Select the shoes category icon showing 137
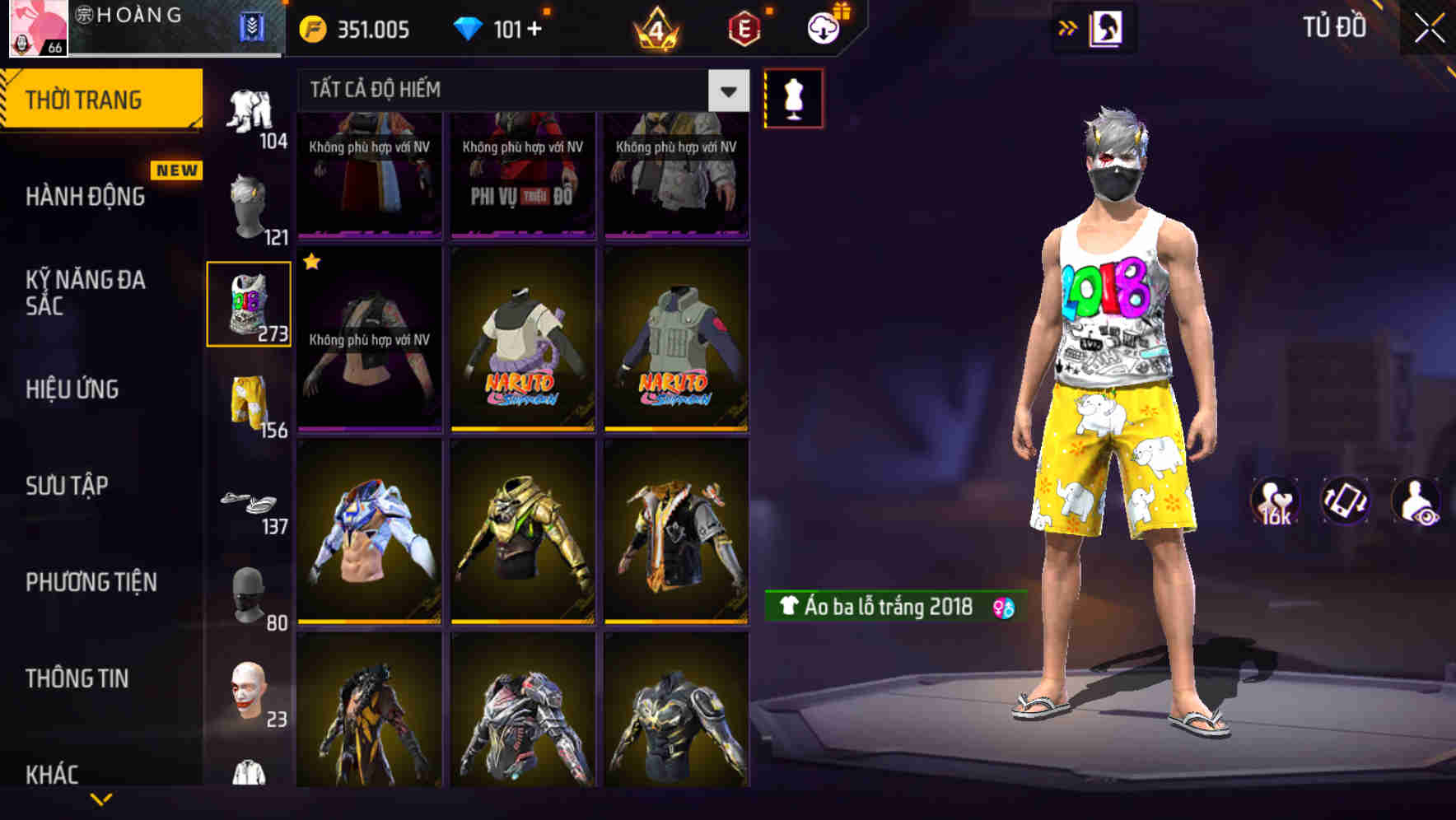The image size is (1456, 820). click(x=248, y=502)
